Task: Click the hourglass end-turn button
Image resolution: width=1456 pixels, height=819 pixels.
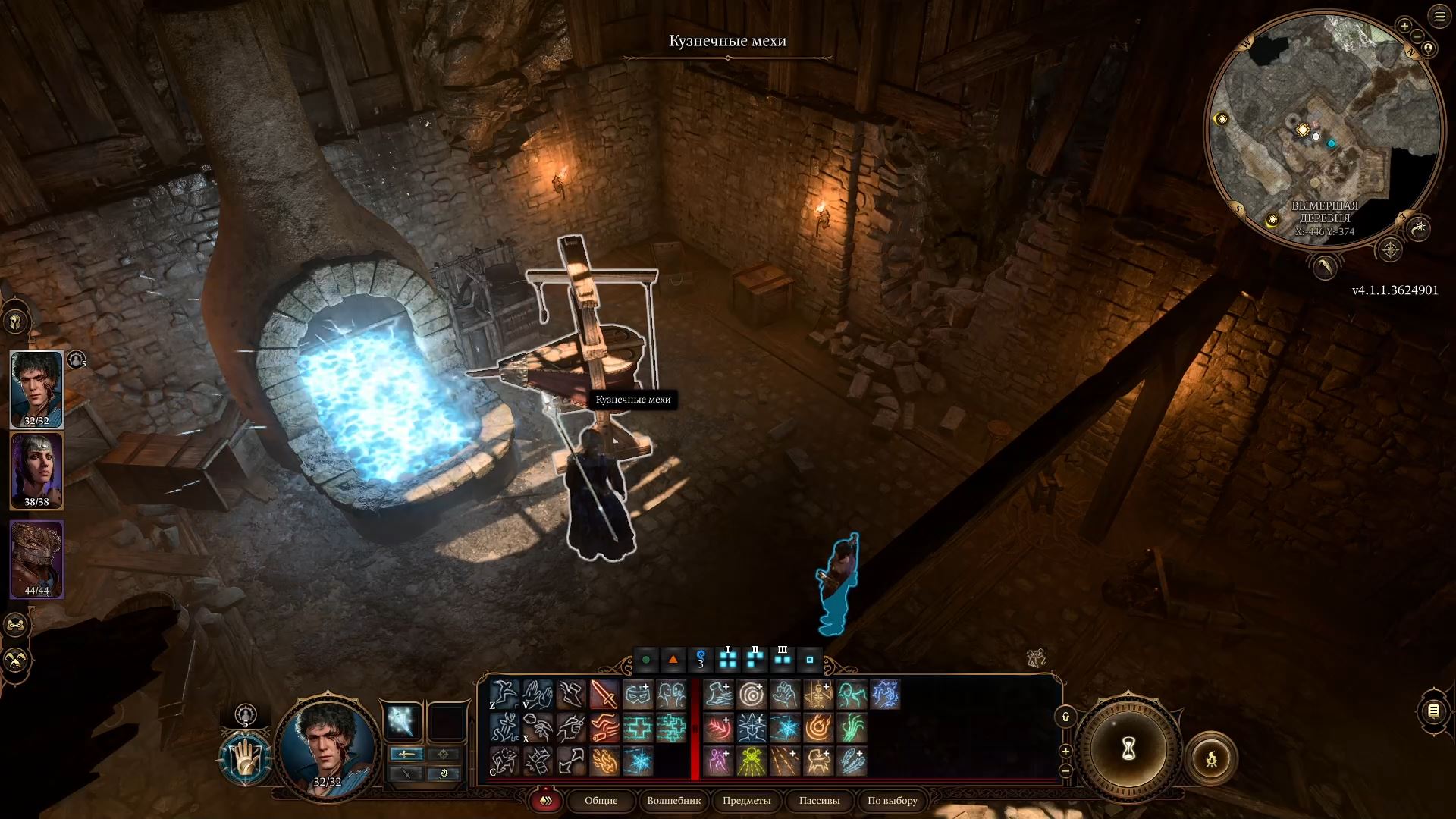Action: coord(1128,749)
